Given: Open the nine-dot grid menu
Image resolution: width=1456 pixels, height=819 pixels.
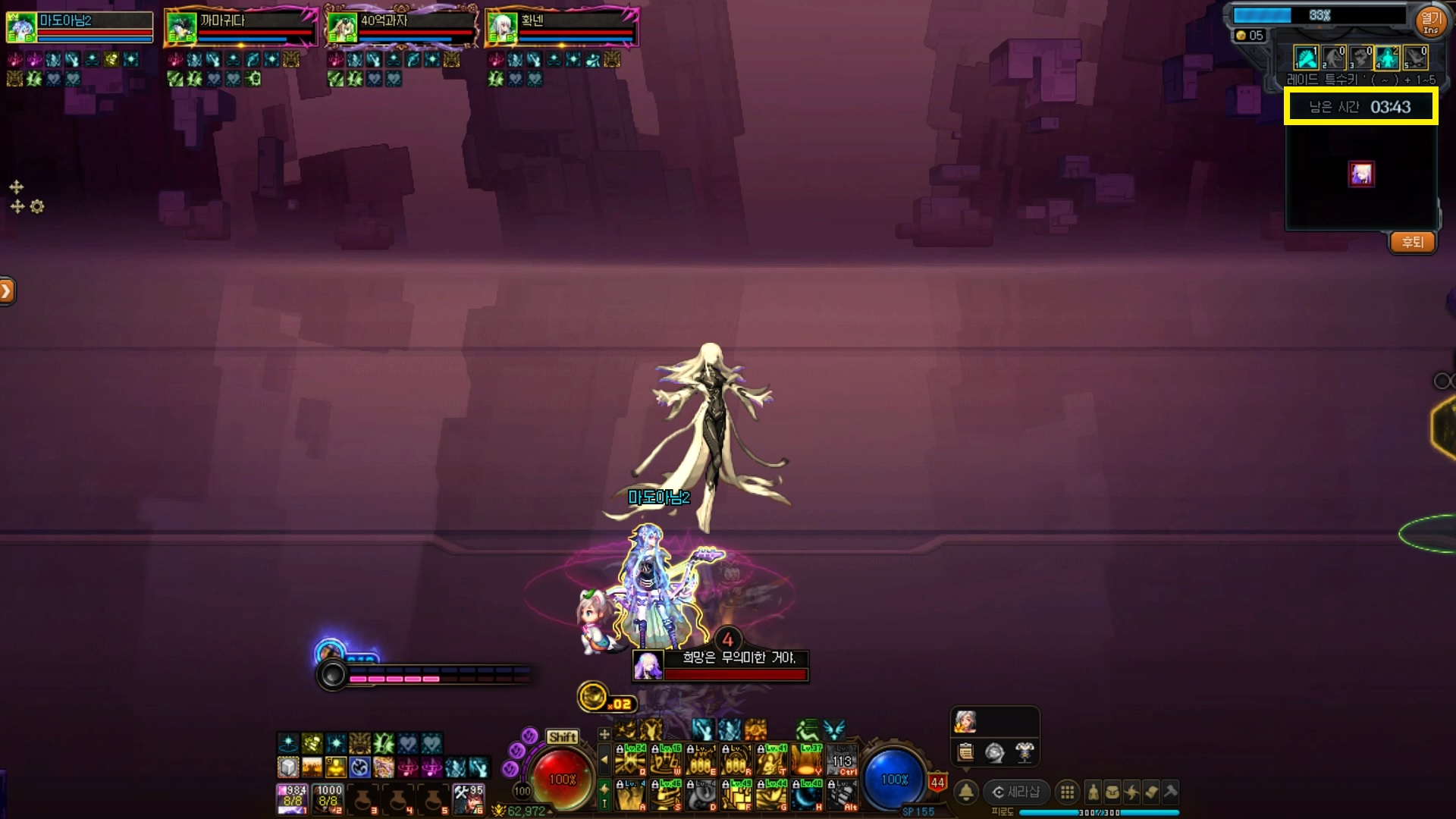Looking at the screenshot, I should click(x=1067, y=792).
